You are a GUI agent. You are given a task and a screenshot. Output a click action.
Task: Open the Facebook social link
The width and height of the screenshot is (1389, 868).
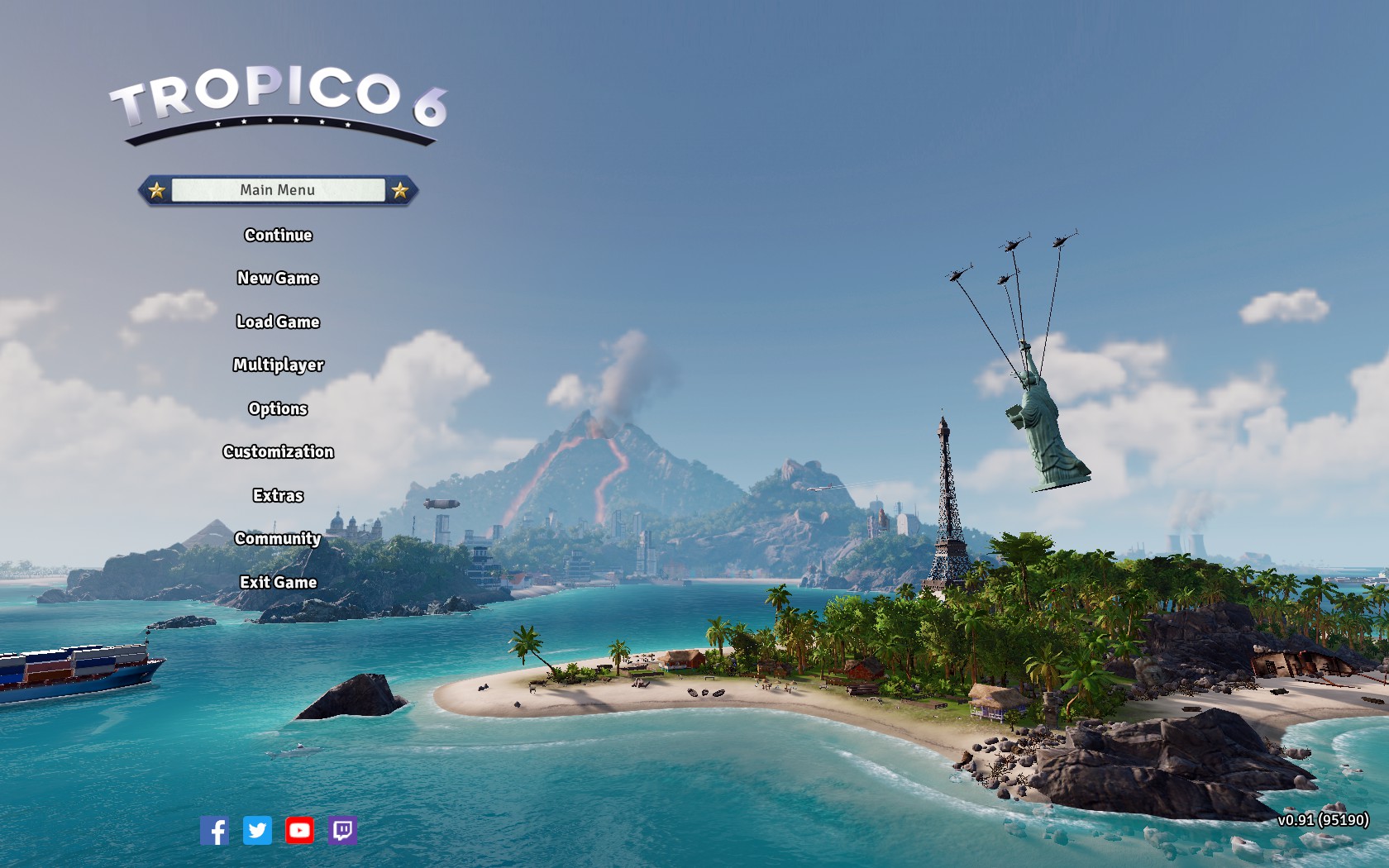(x=214, y=830)
